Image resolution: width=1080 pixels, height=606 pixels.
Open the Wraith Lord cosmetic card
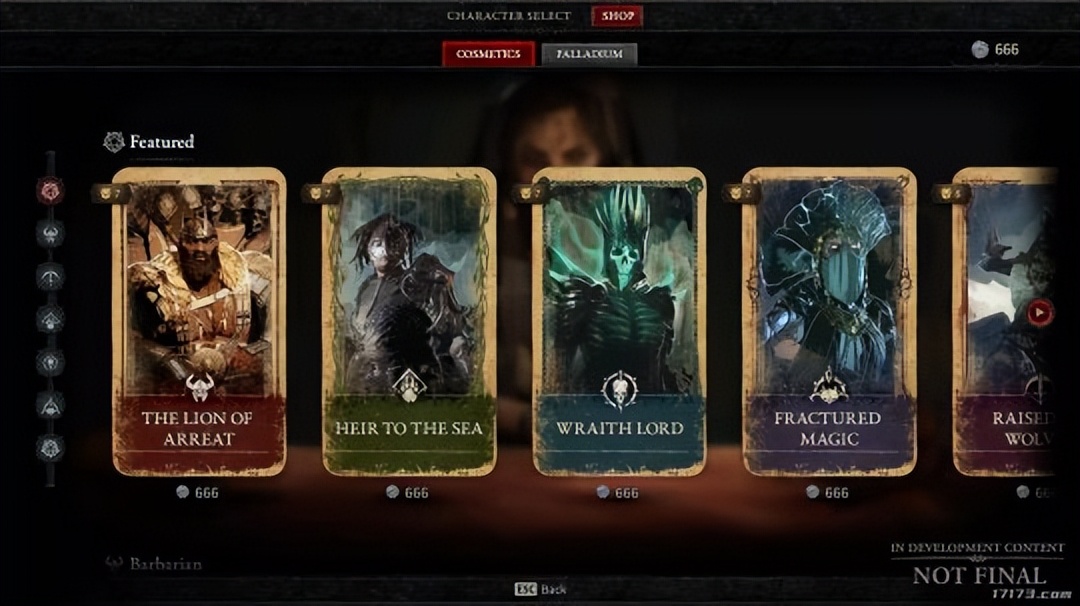[619, 320]
